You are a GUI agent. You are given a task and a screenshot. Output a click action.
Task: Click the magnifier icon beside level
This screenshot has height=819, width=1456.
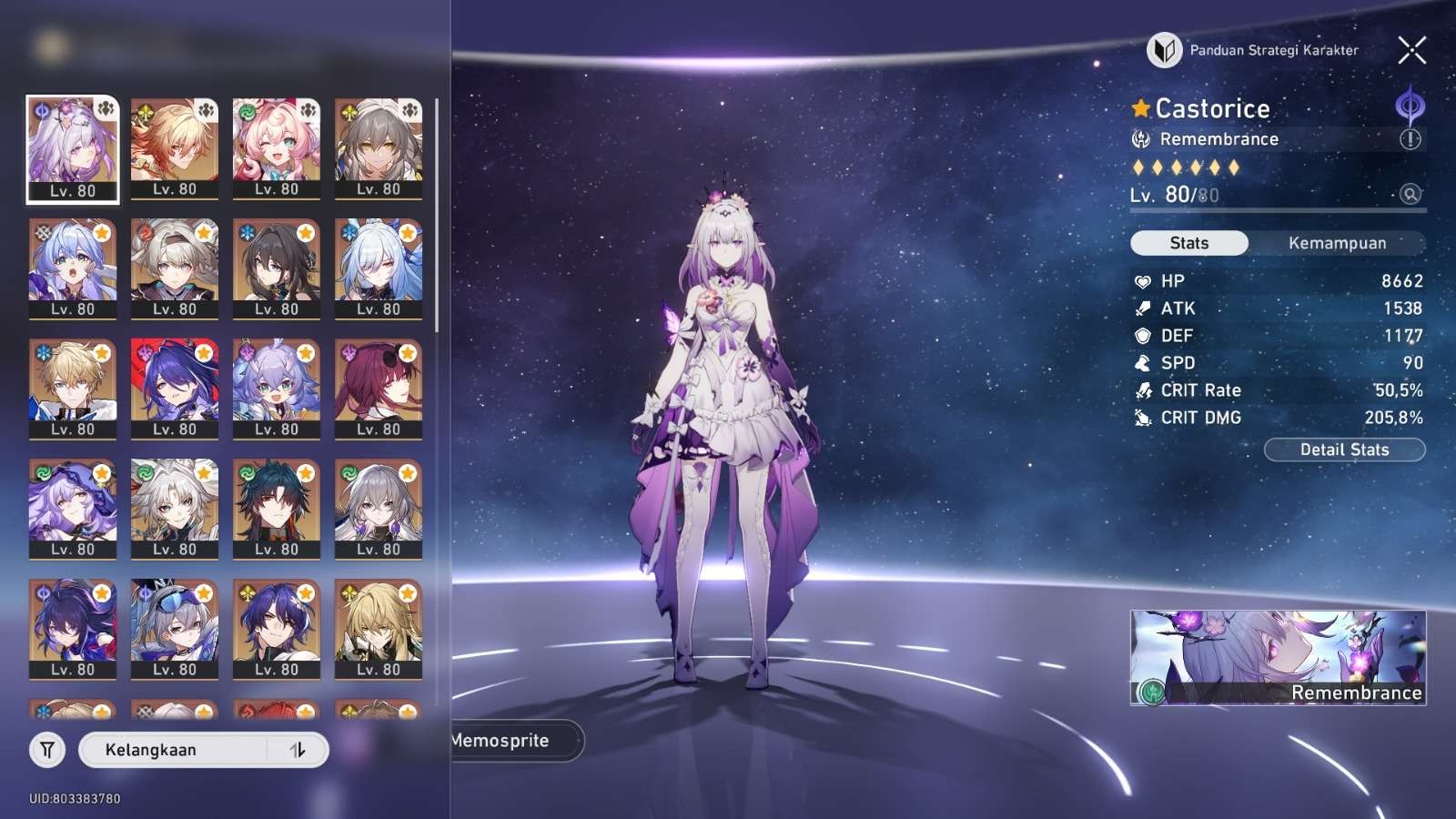point(1410,194)
